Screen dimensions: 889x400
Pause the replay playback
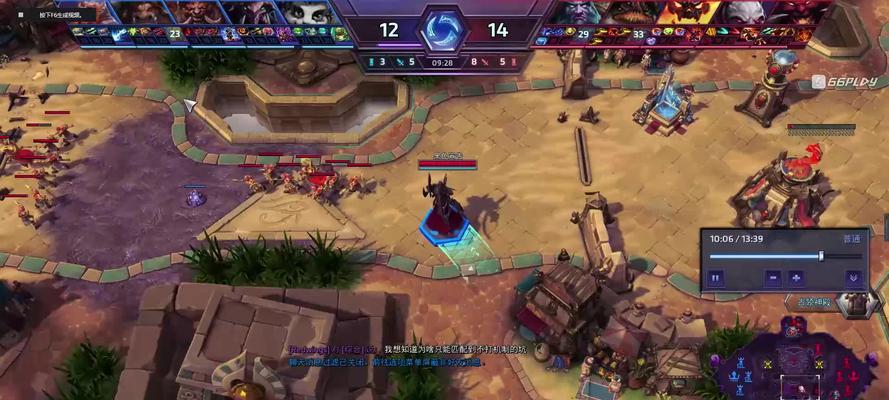pos(716,277)
